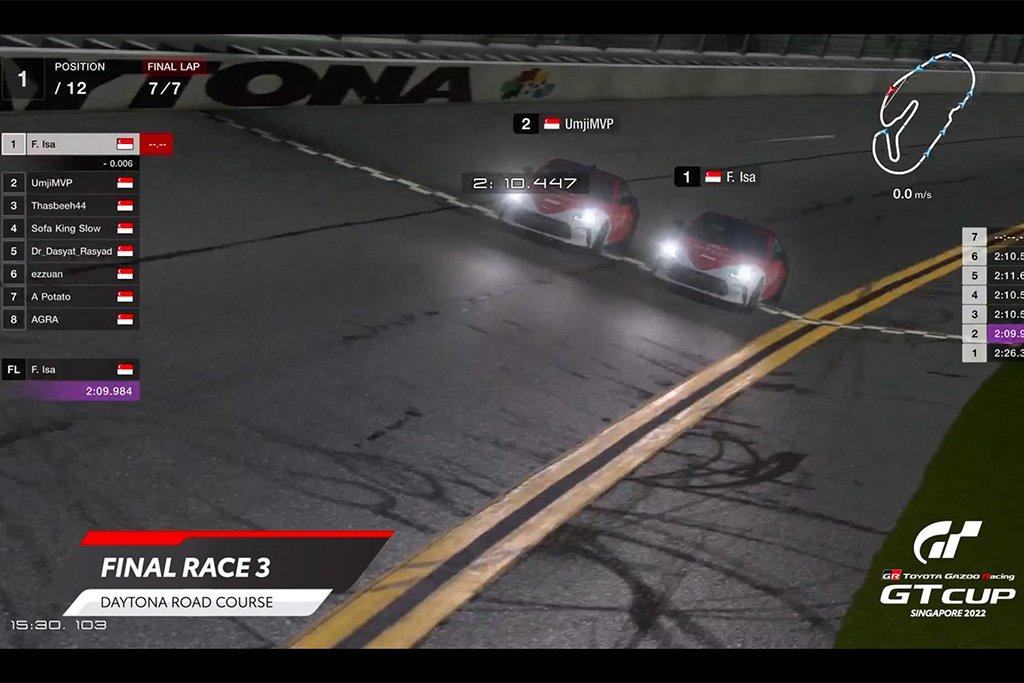This screenshot has height=683, width=1024.
Task: Choose Thasbeeh44's leaderboard row
Action: [70, 206]
